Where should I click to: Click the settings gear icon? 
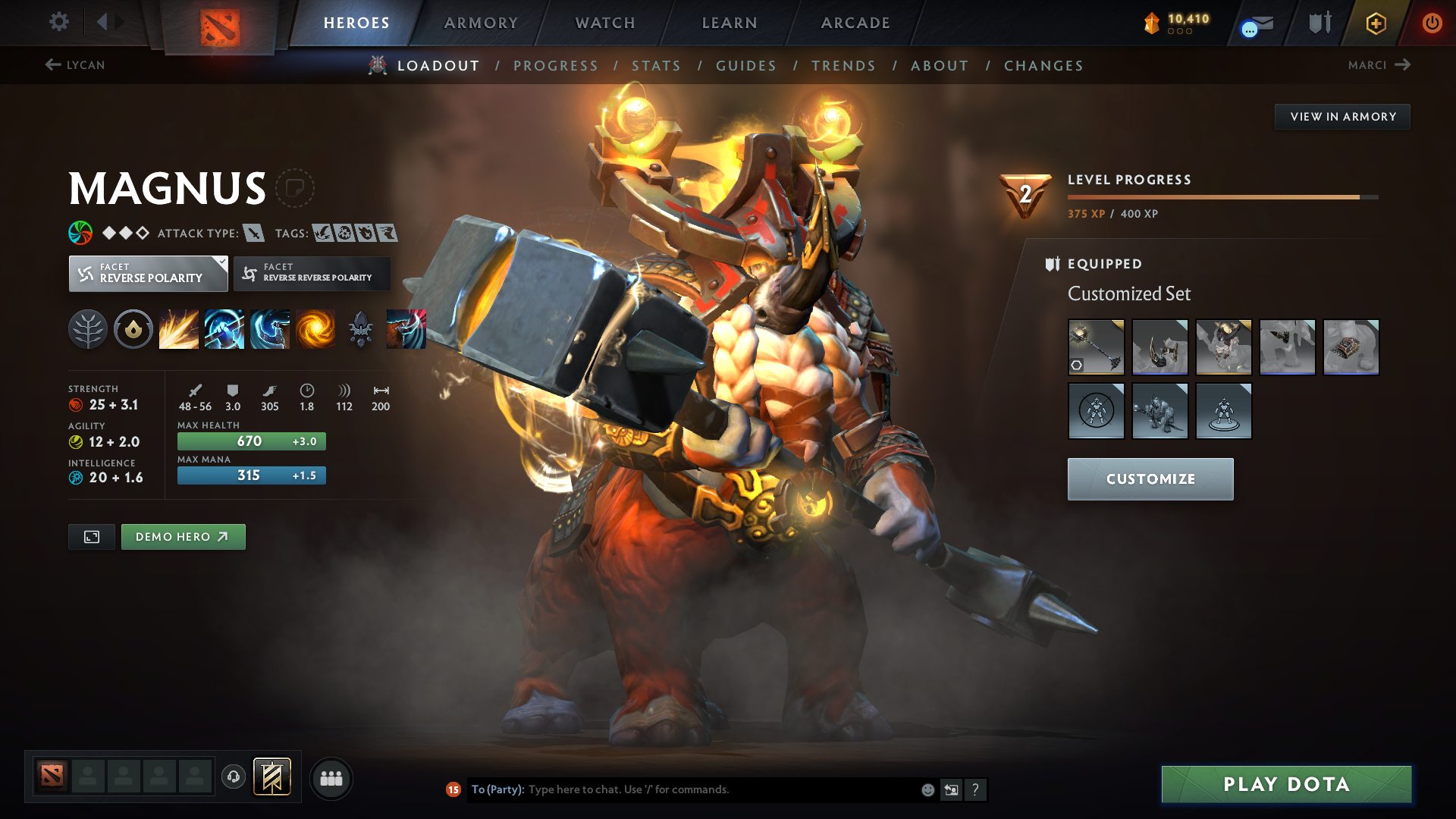(x=59, y=23)
